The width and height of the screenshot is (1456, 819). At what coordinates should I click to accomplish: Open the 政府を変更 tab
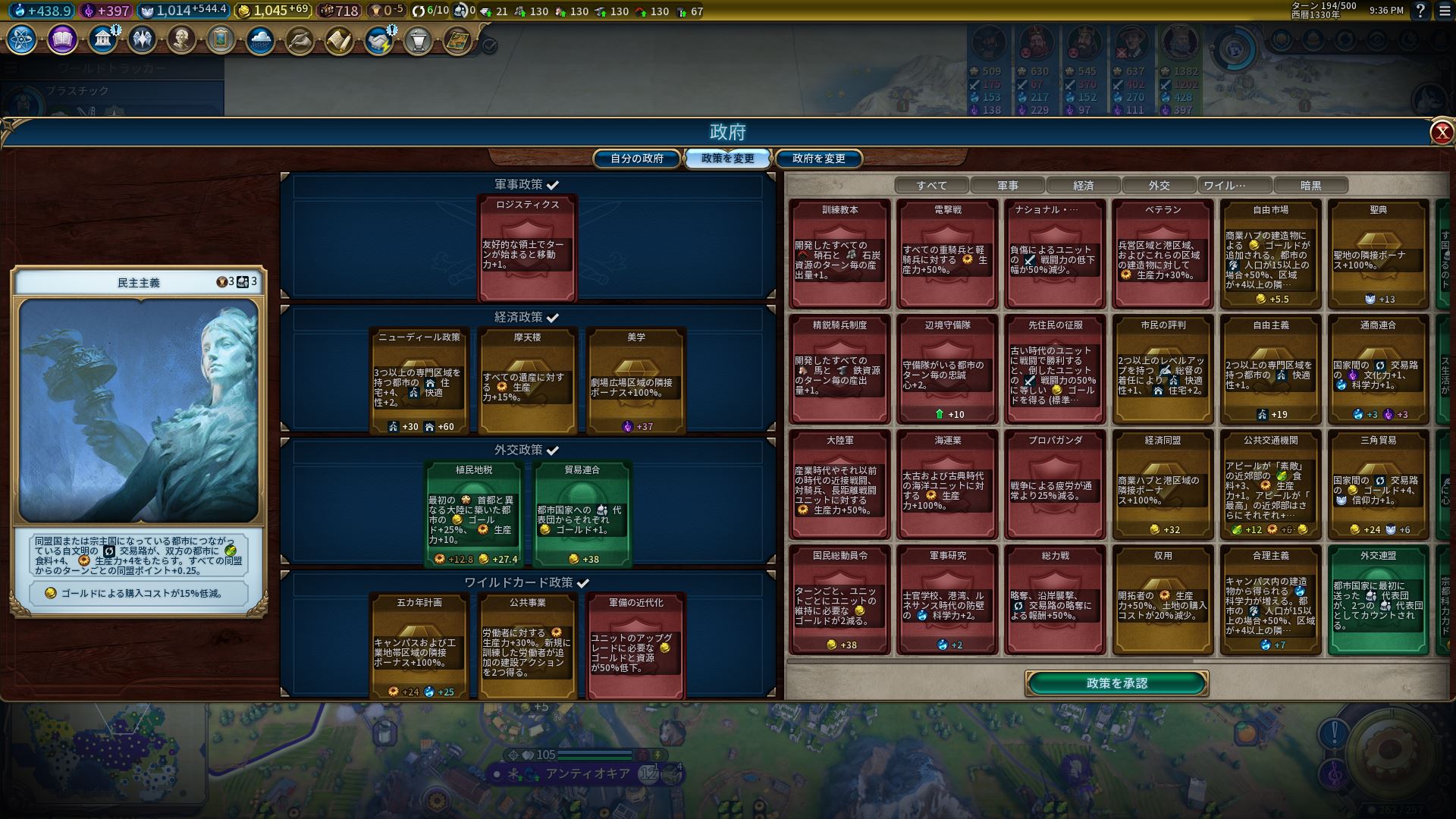point(818,158)
